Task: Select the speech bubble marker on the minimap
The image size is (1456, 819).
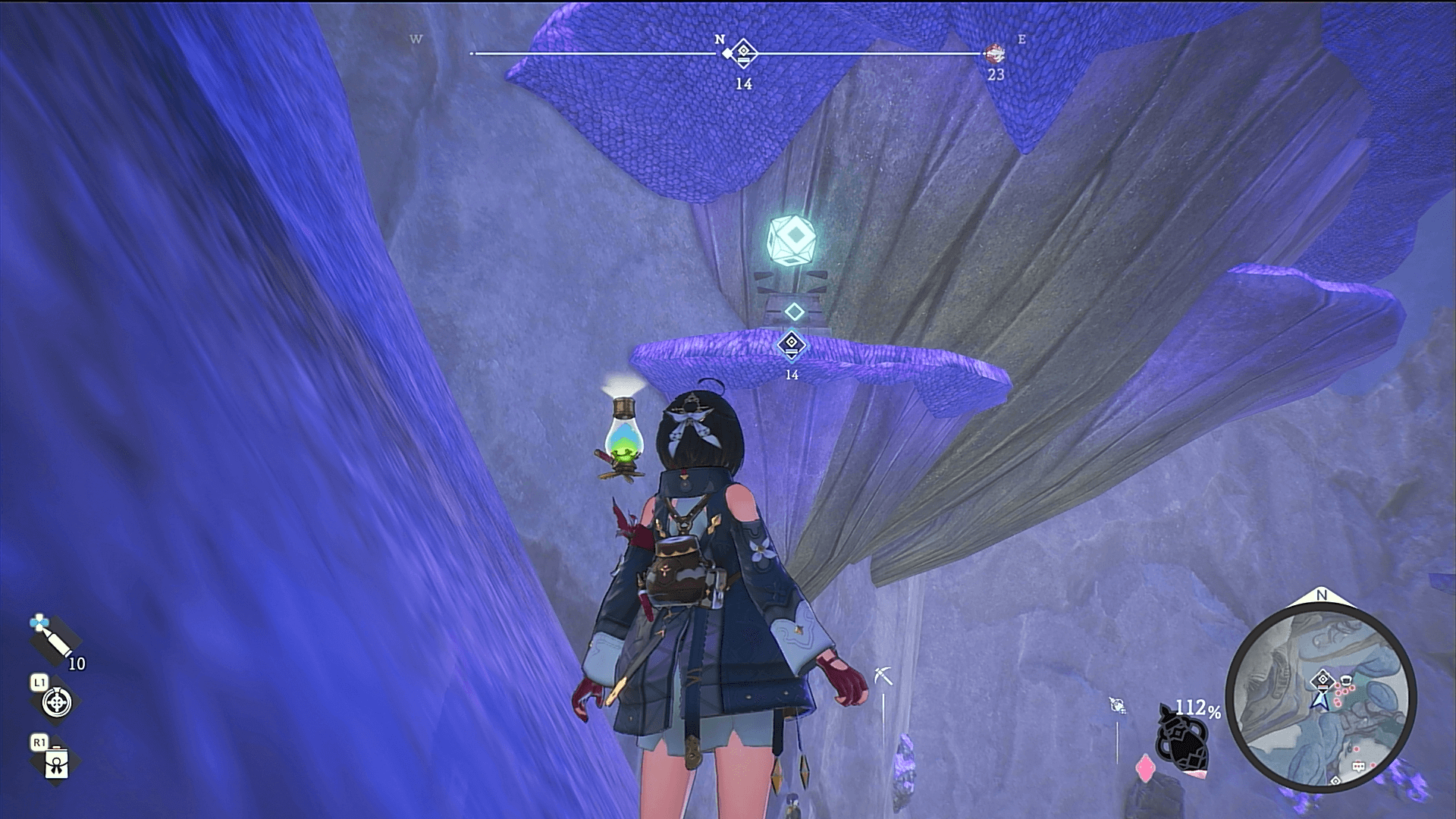Action: pos(1360,767)
